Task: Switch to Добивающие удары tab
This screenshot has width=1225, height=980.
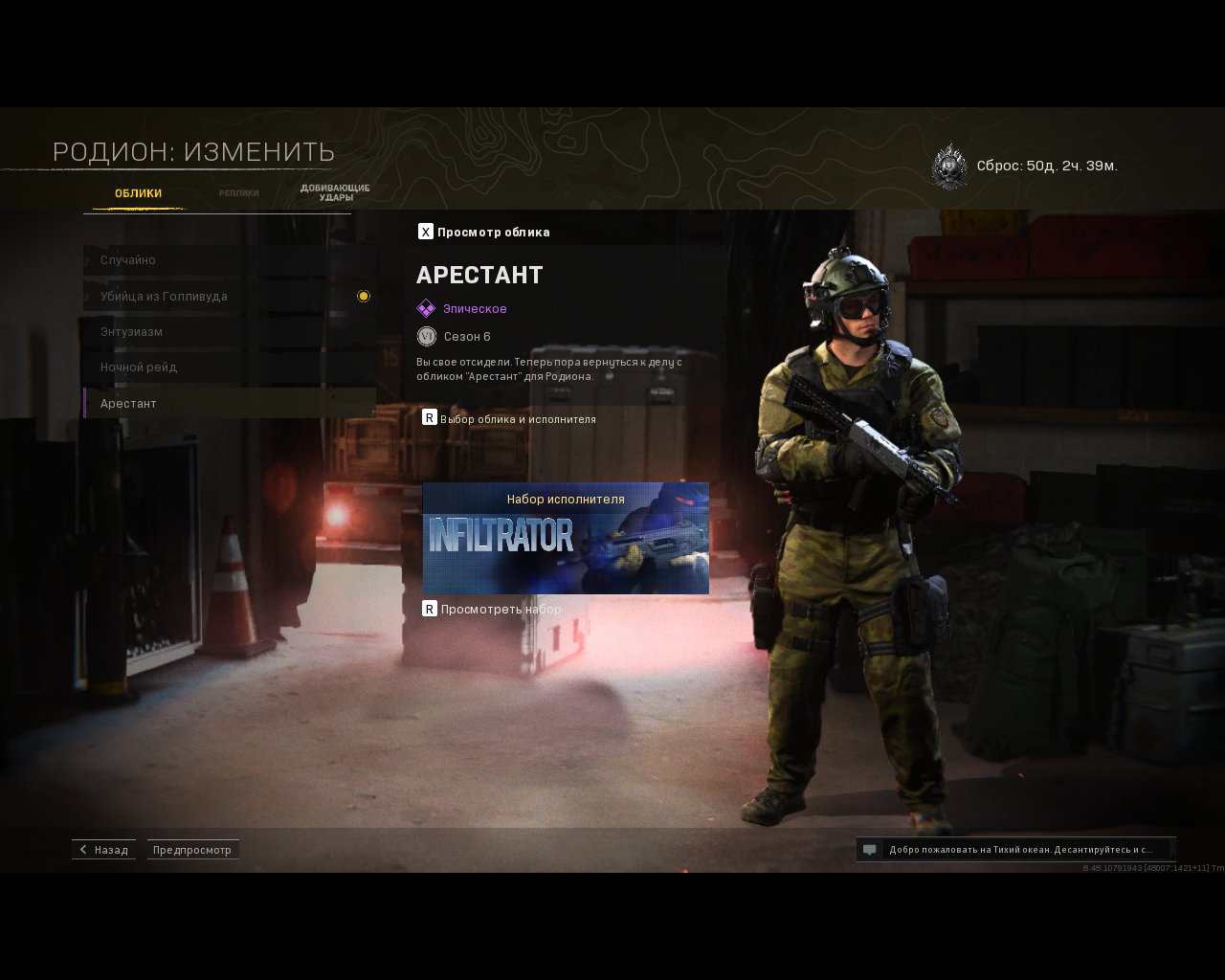Action: [335, 193]
